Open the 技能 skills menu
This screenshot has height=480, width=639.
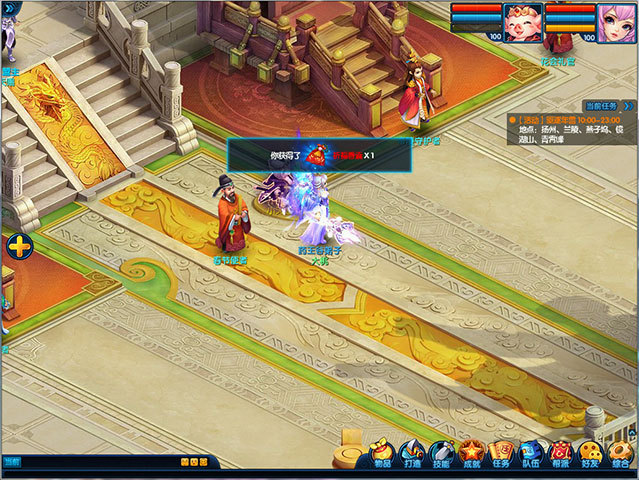point(442,453)
